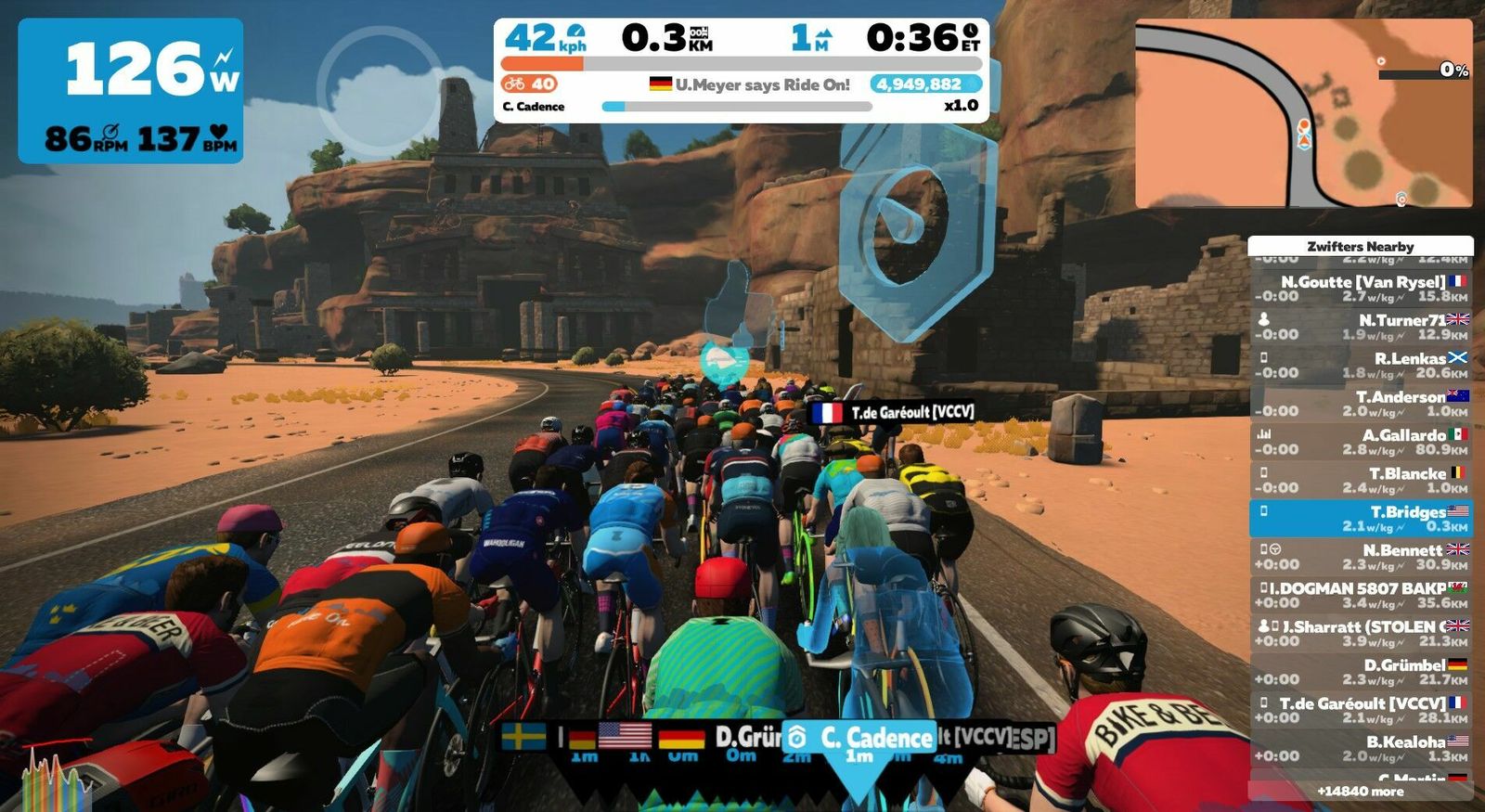Pick A.Gallardo from Zwifters Nearby
Screen dimensions: 1485x812
(1361, 442)
